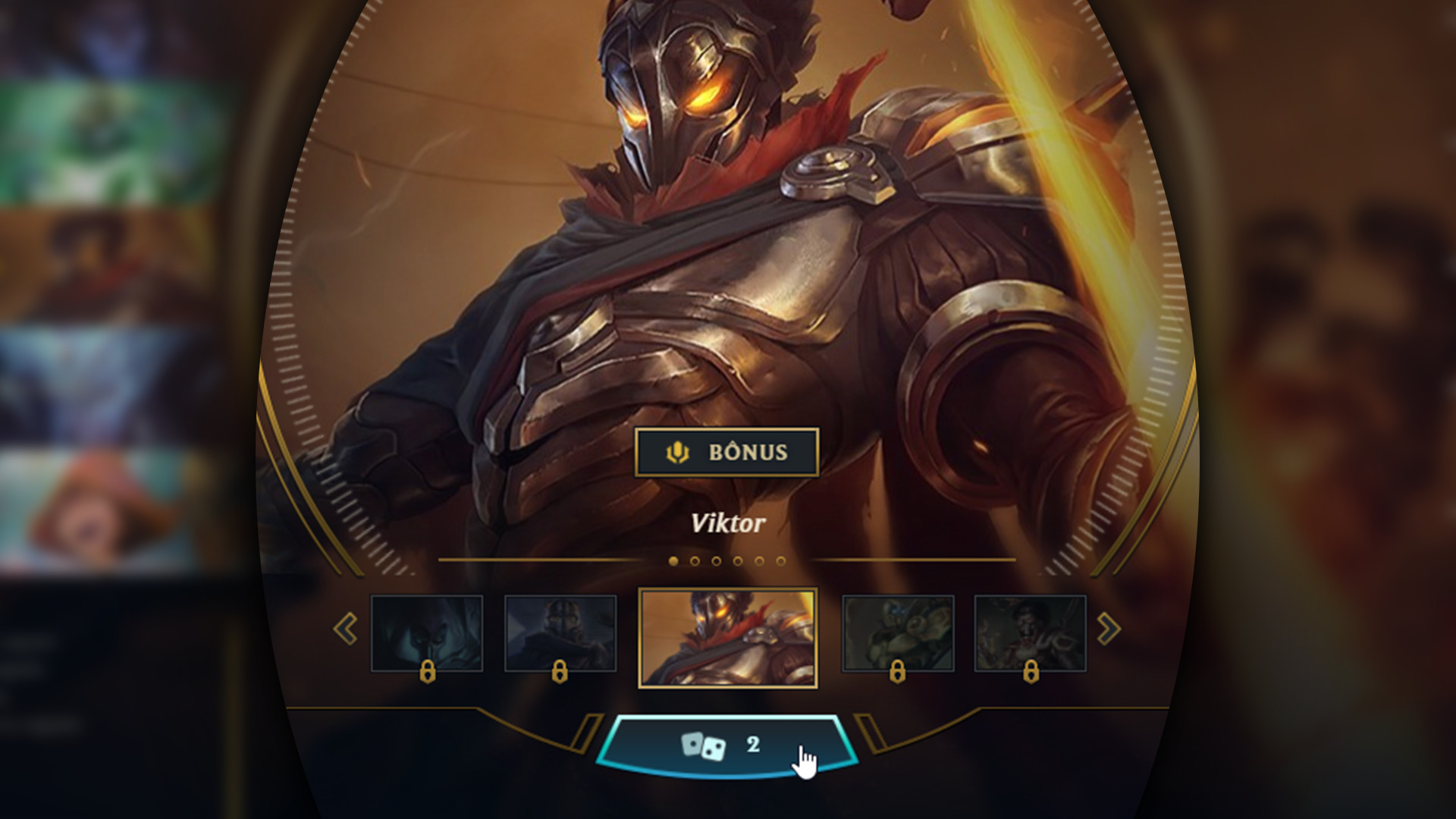The width and height of the screenshot is (1456, 819).
Task: Click the right carousel chevron arrow
Action: (1109, 629)
